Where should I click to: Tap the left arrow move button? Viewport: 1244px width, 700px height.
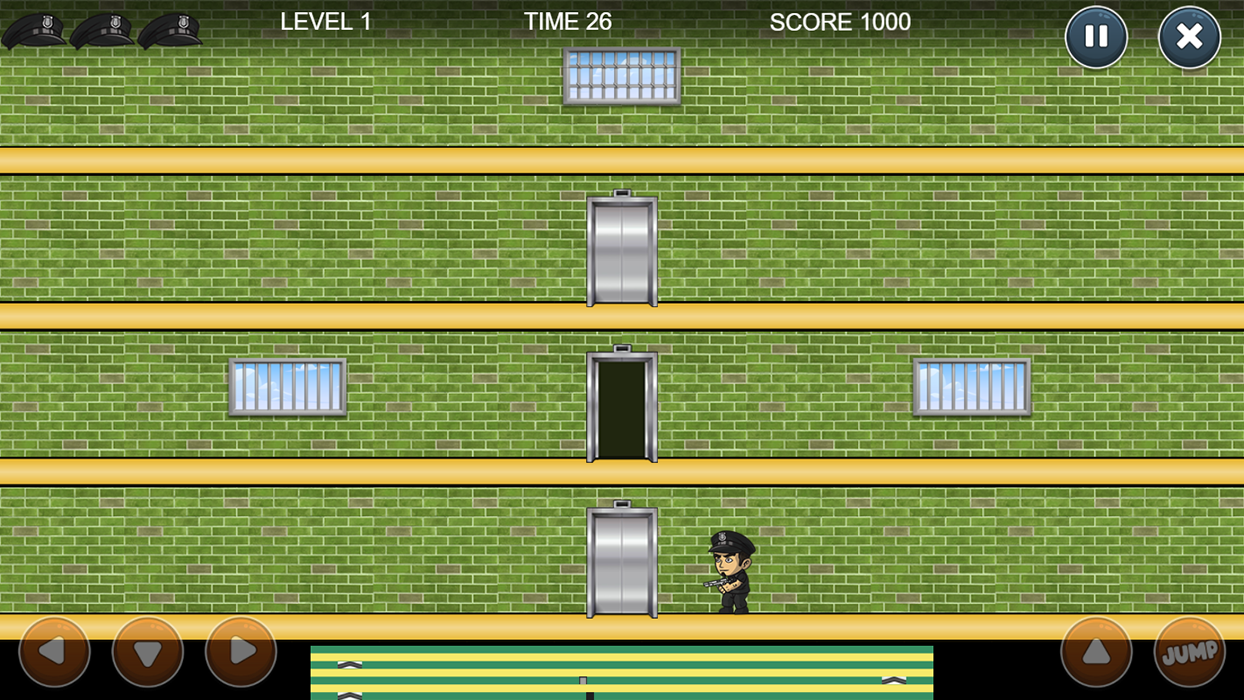tap(54, 652)
